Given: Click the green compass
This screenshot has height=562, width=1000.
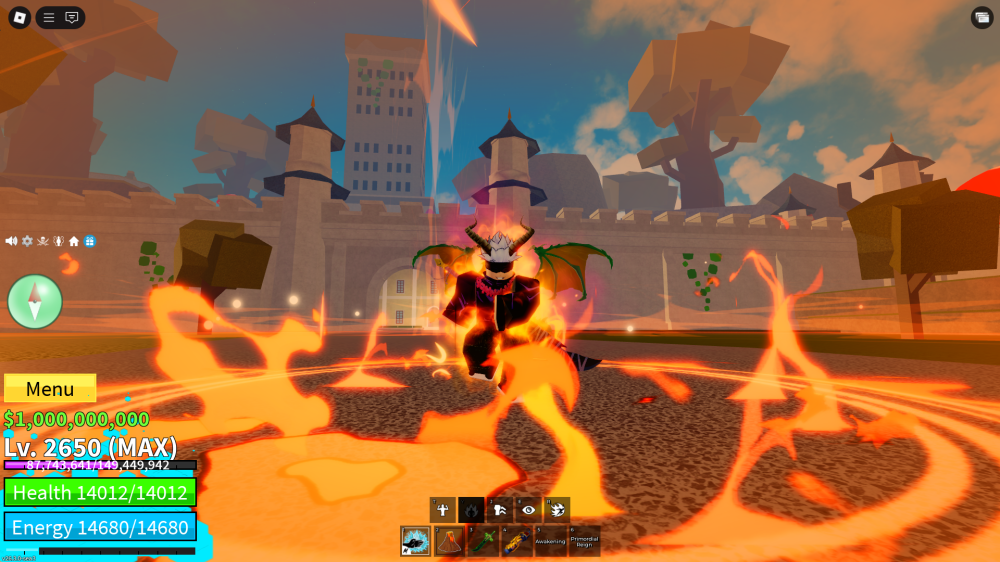Looking at the screenshot, I should point(35,301).
